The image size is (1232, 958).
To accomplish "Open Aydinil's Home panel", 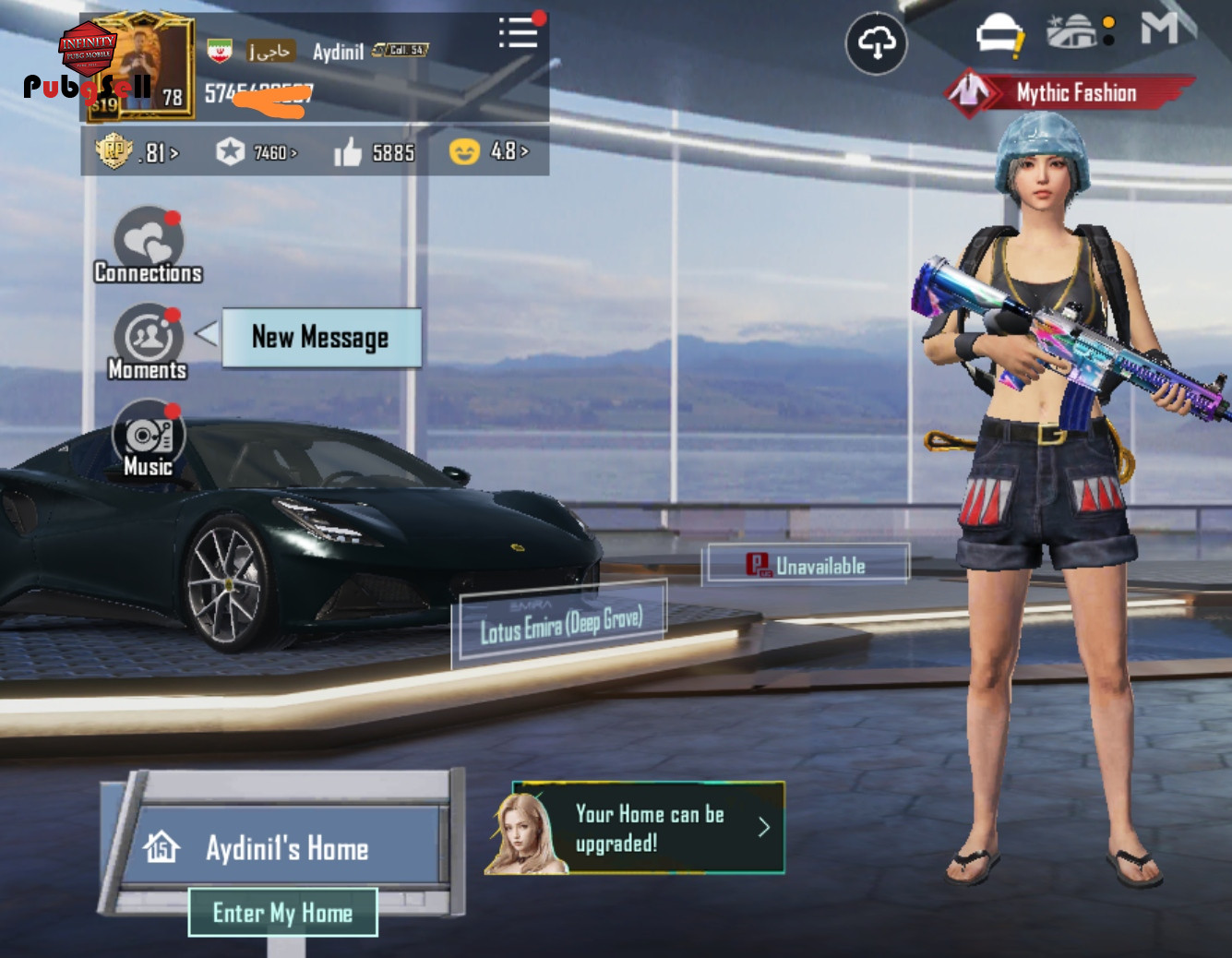I will point(286,847).
